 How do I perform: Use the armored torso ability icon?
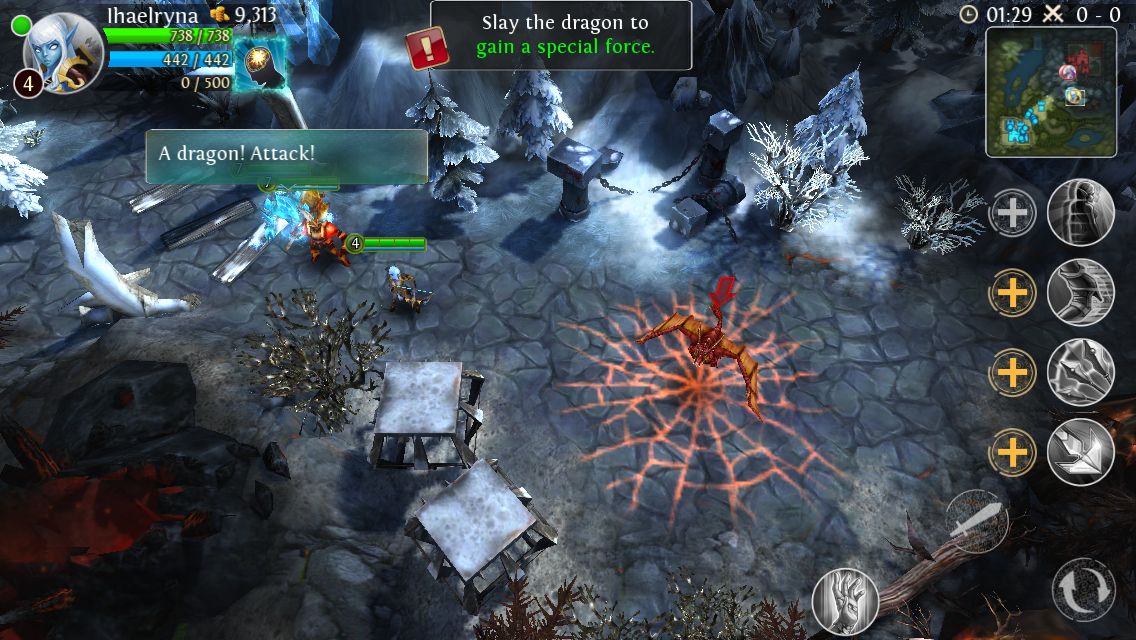(x=1081, y=292)
